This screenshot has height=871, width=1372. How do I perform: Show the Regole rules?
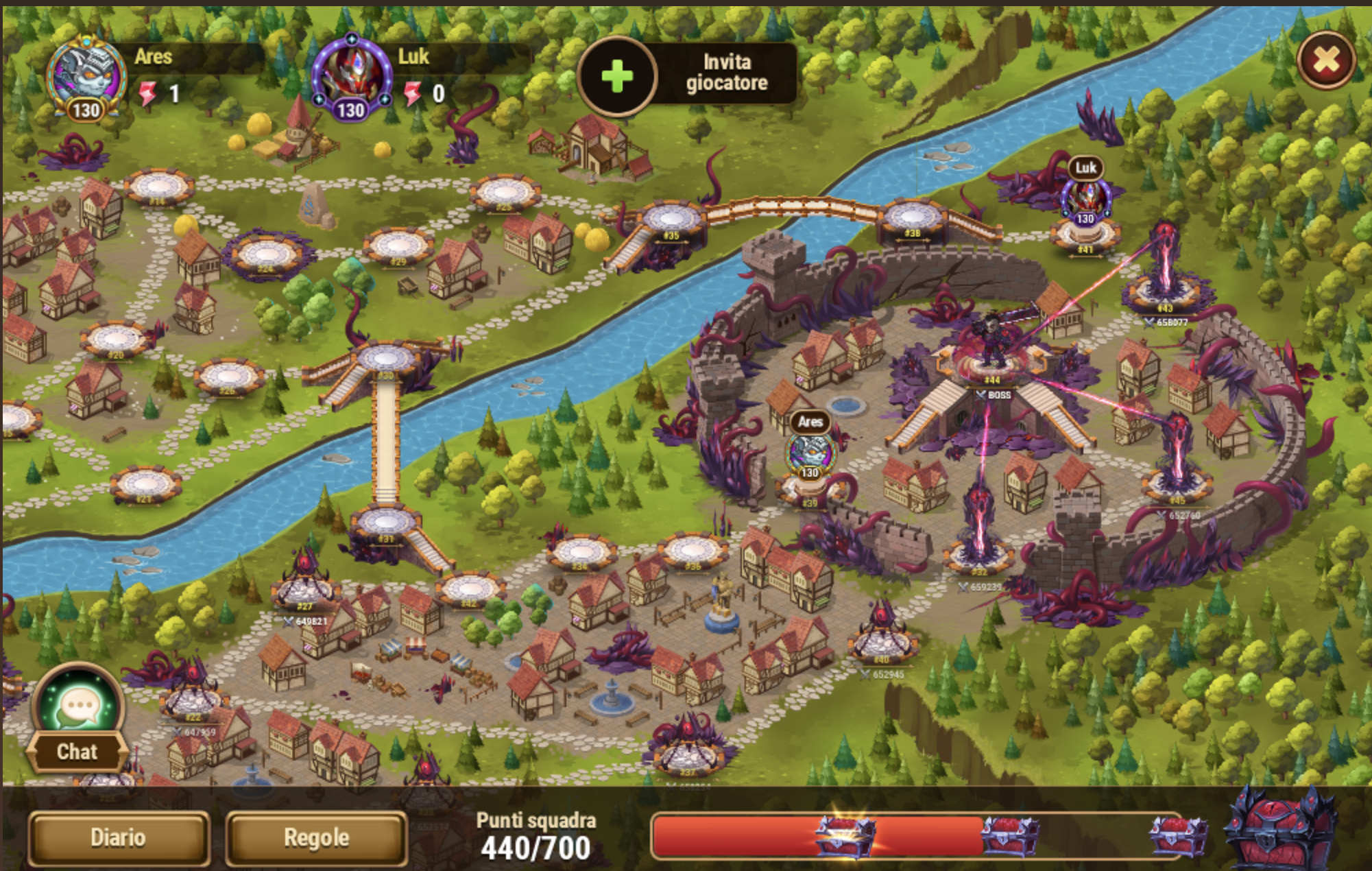tap(316, 837)
